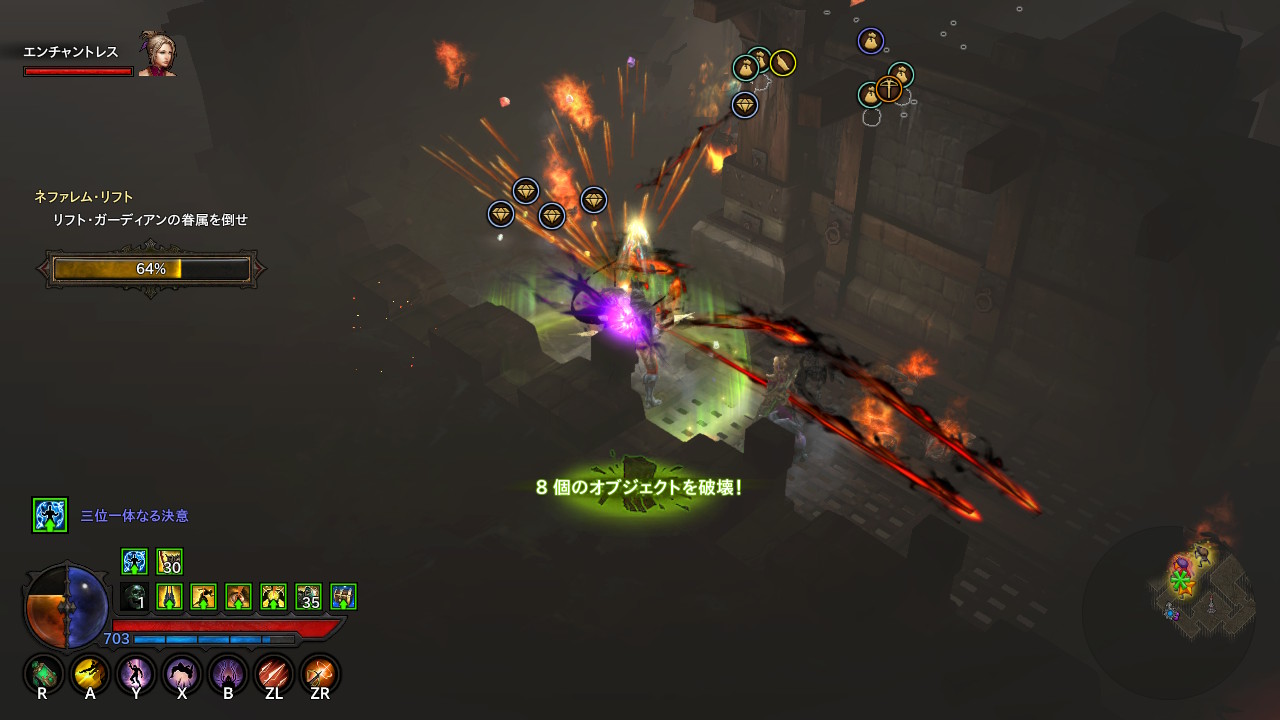Click the large buff icon beside 三位一体なる決意
Image resolution: width=1280 pixels, height=720 pixels.
tap(50, 515)
